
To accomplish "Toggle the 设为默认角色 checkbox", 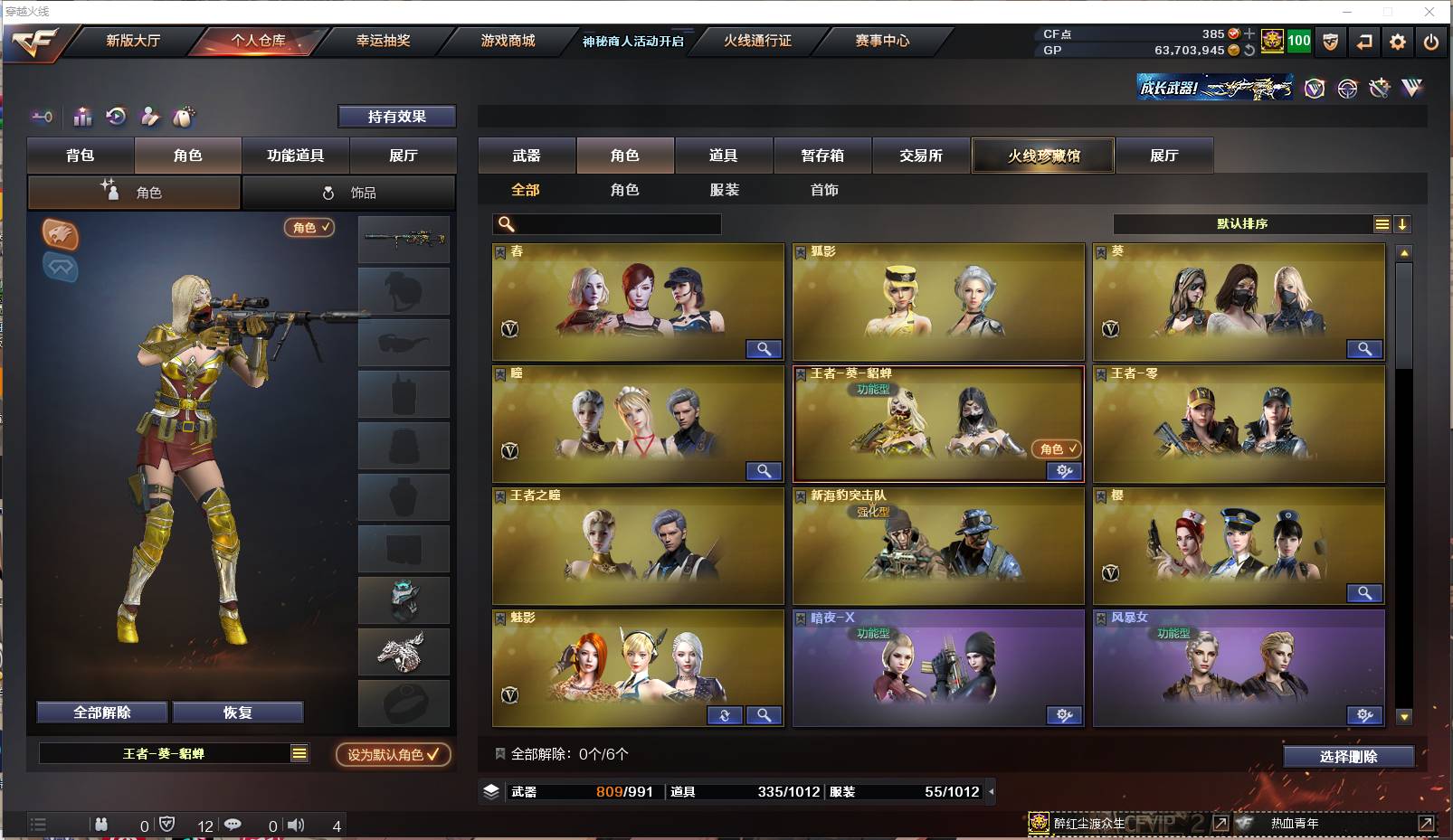I will pos(393,753).
